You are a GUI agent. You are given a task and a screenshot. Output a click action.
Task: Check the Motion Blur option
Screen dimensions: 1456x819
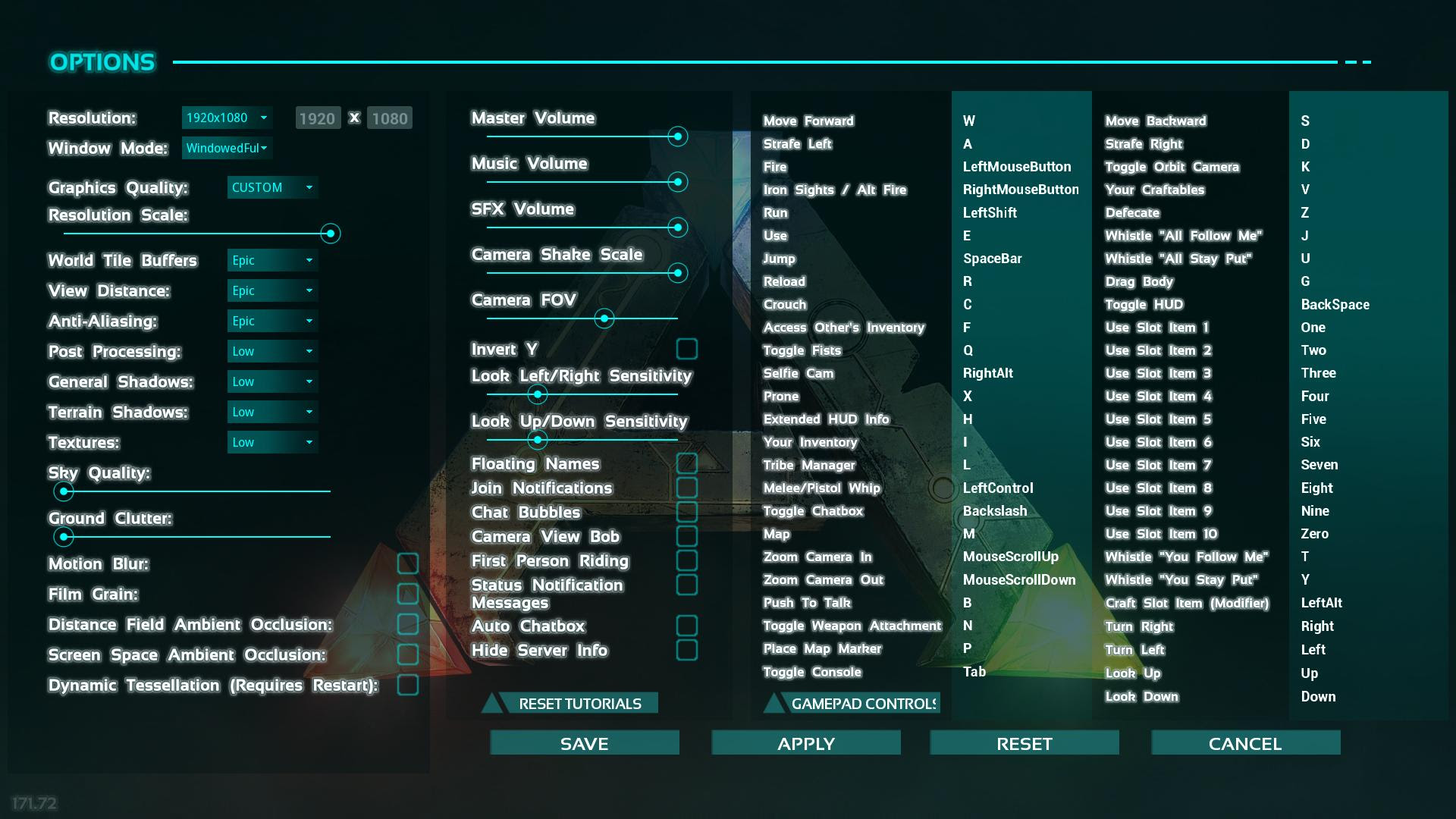click(409, 563)
